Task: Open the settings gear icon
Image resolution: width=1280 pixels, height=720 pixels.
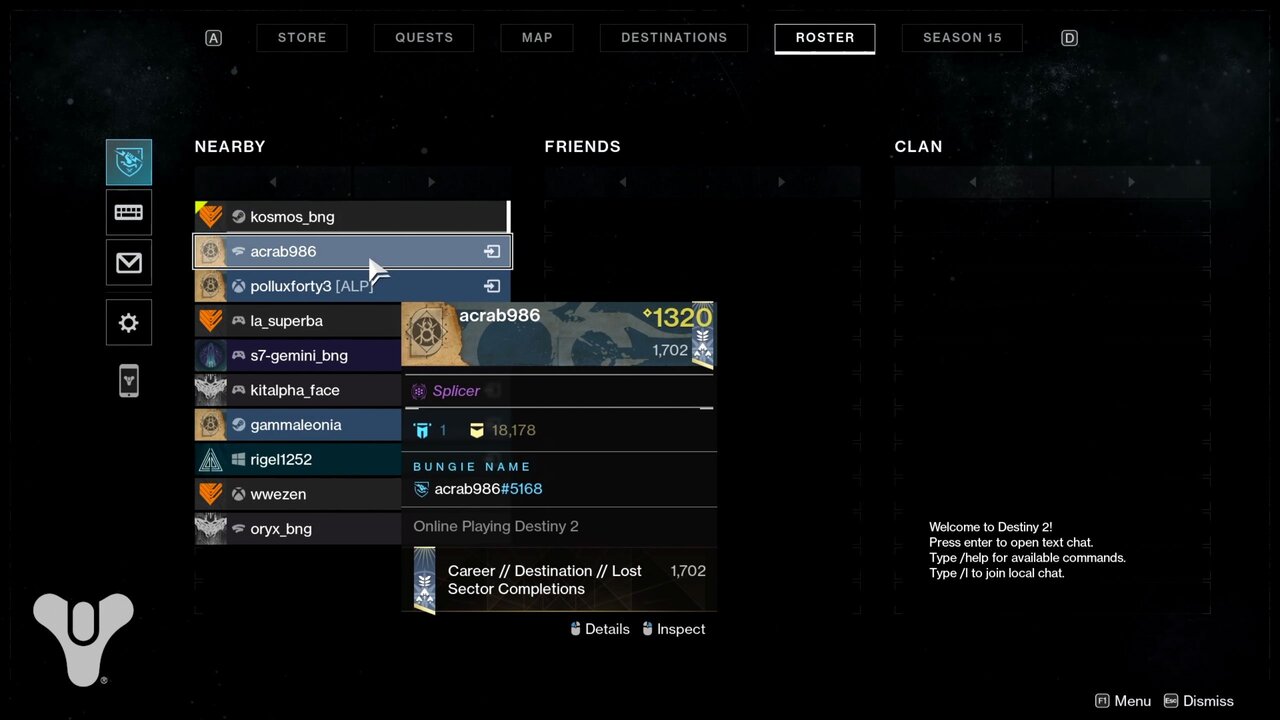Action: point(128,322)
